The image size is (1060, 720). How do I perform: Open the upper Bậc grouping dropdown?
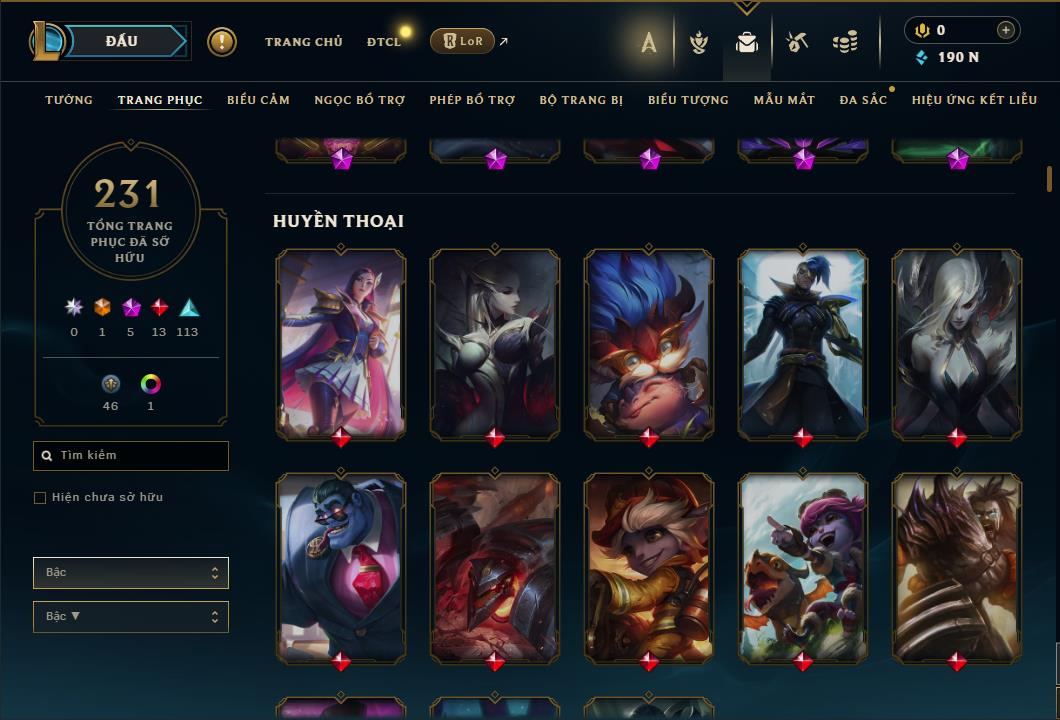pyautogui.click(x=131, y=573)
